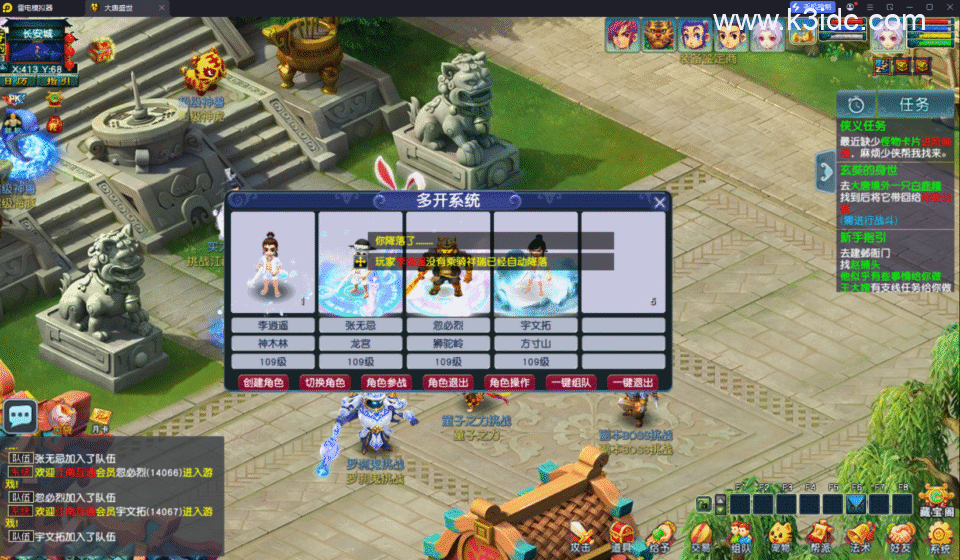Open the 系统 gear settings
This screenshot has height=560, width=960.
coord(939,535)
